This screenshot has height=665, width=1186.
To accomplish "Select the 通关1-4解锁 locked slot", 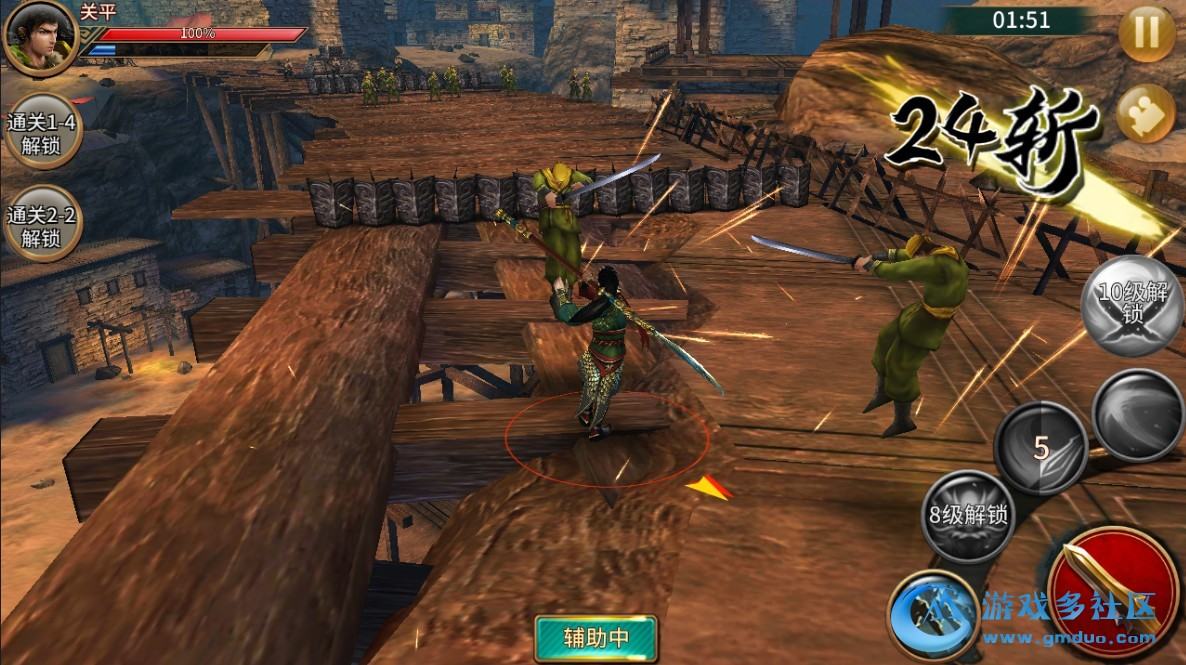I will click(x=41, y=134).
